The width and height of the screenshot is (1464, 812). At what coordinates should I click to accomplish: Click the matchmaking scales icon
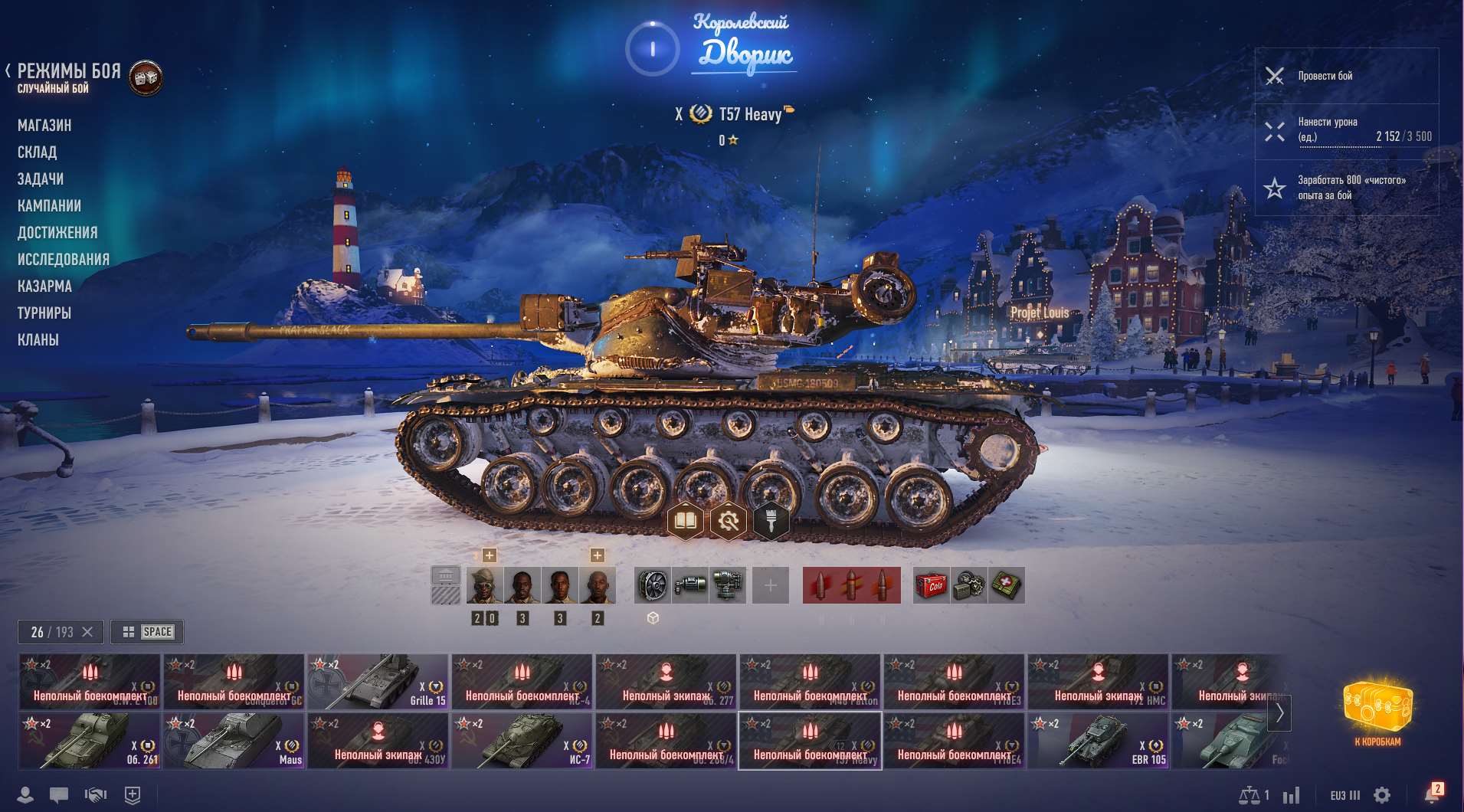[1251, 794]
